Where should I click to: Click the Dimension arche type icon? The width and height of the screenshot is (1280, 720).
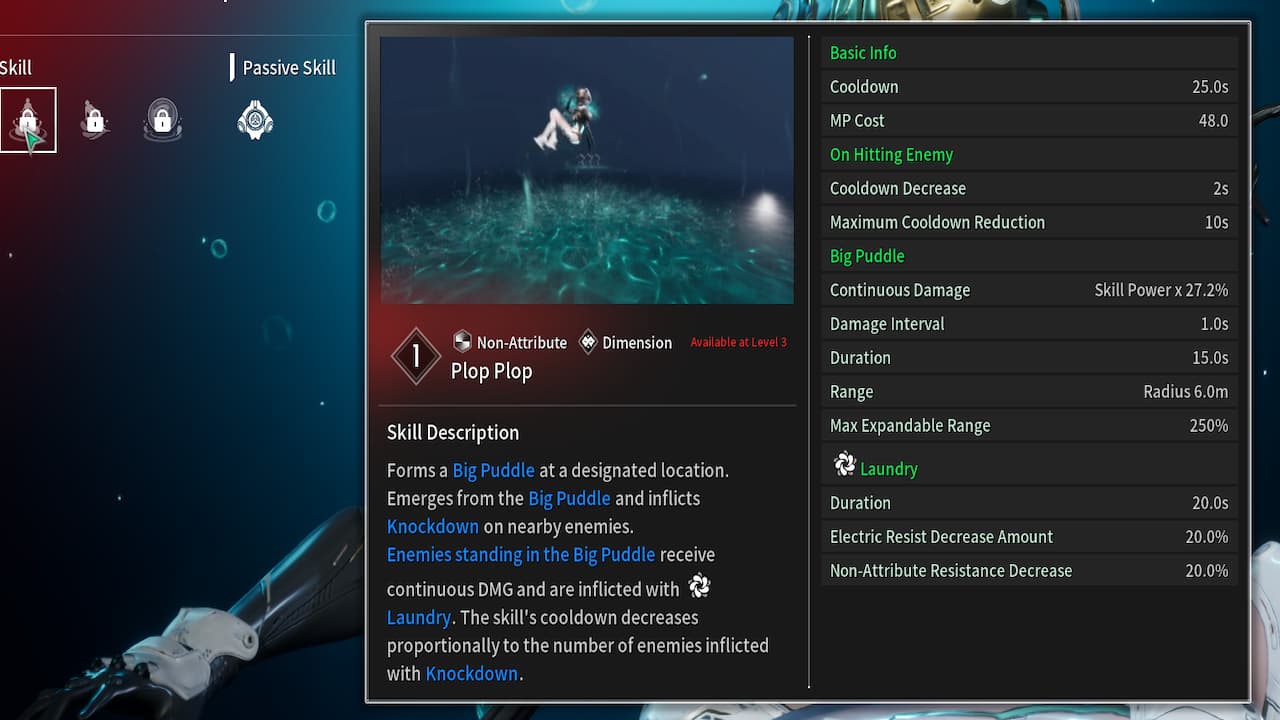pos(588,342)
